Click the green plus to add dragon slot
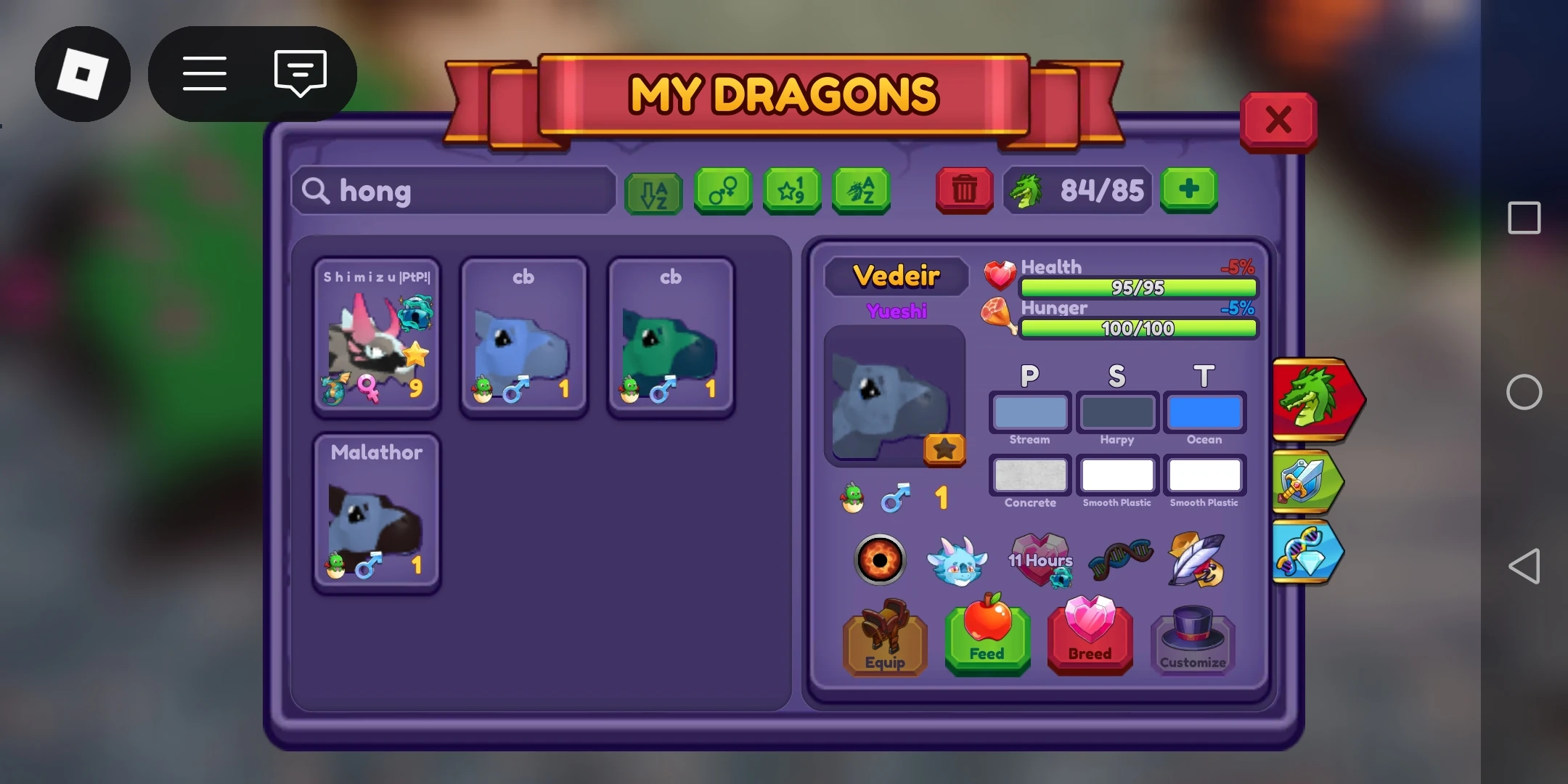Image resolution: width=1568 pixels, height=784 pixels. (1190, 191)
